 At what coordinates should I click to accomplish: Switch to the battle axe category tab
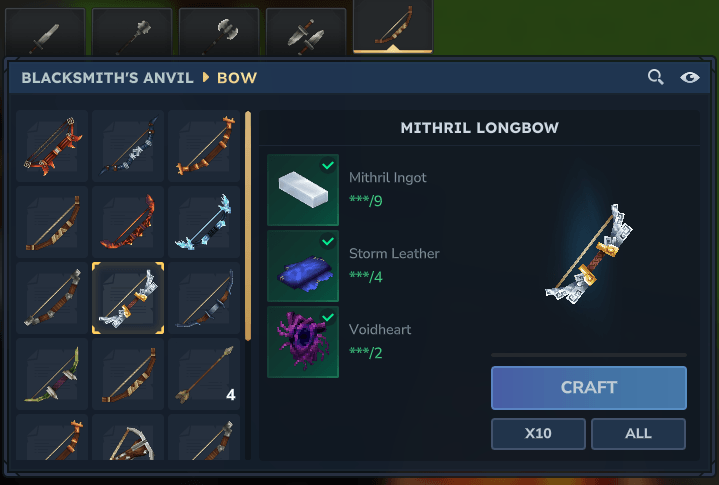218,33
